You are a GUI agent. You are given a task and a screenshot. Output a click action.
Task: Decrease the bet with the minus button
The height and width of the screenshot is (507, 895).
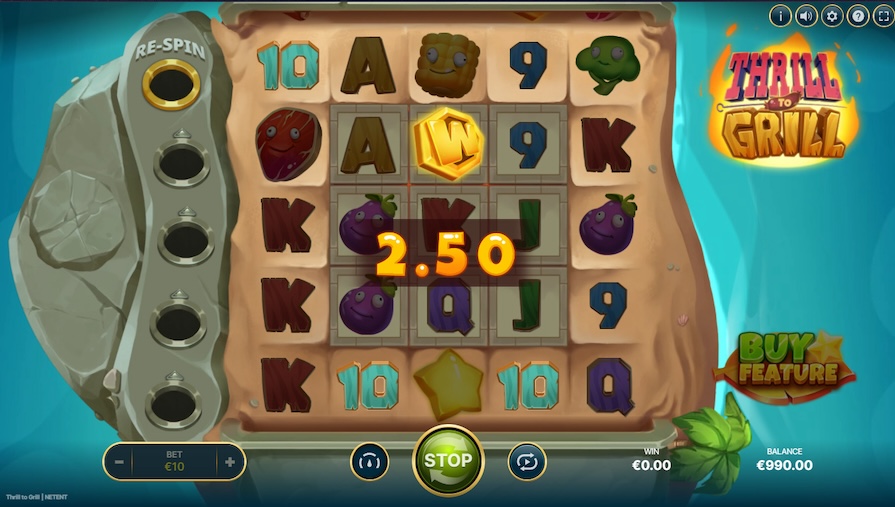tap(119, 462)
